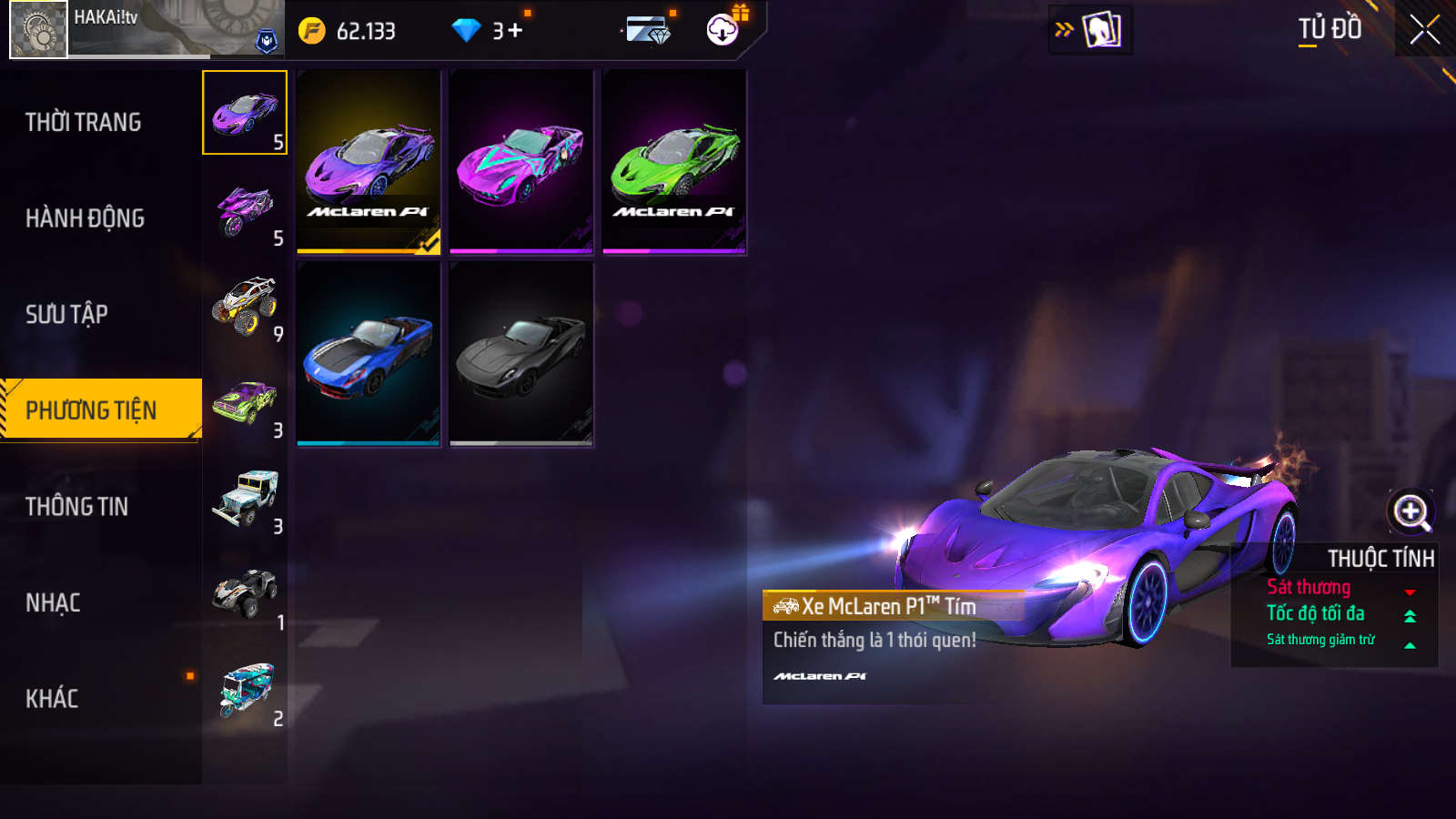Go to Thông Tin section
This screenshot has width=1456, height=819.
point(77,507)
